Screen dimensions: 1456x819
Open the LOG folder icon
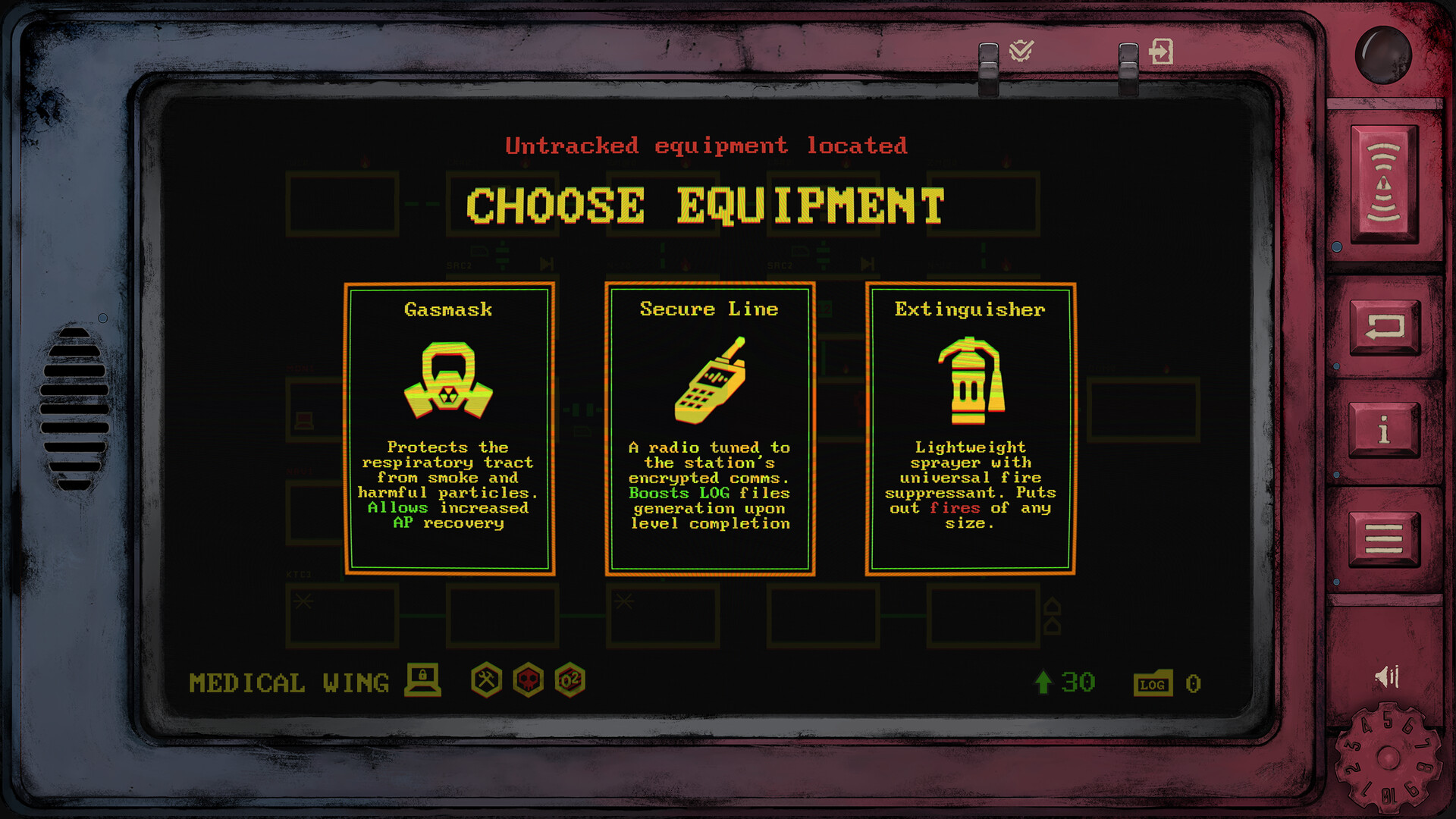tap(1153, 683)
